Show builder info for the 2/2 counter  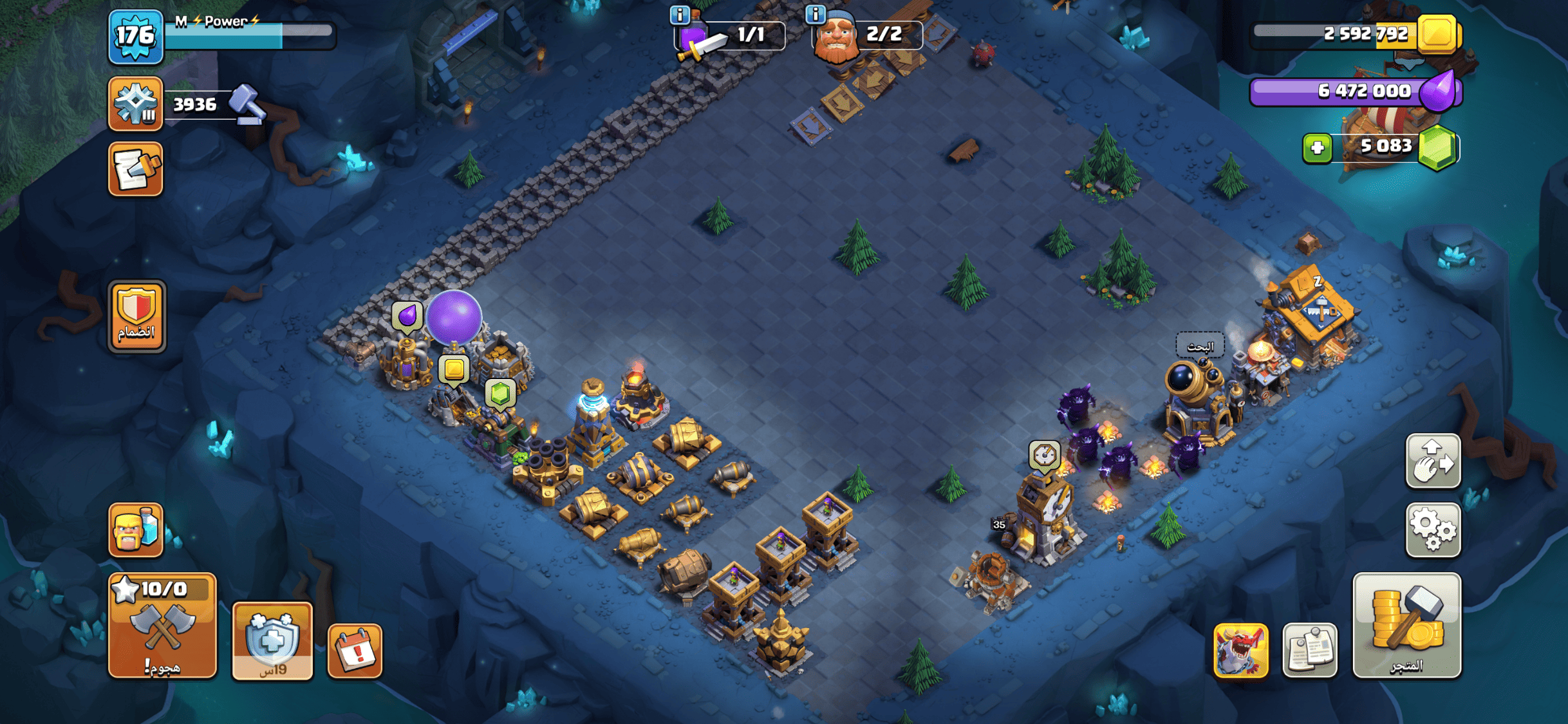[x=816, y=14]
